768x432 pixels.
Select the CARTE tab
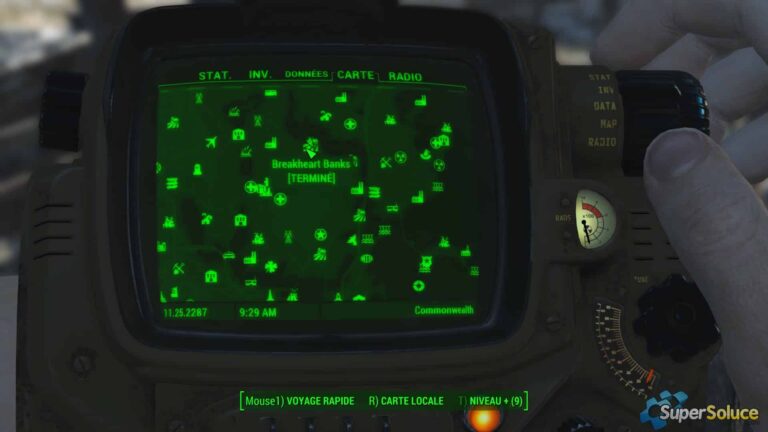(x=355, y=75)
